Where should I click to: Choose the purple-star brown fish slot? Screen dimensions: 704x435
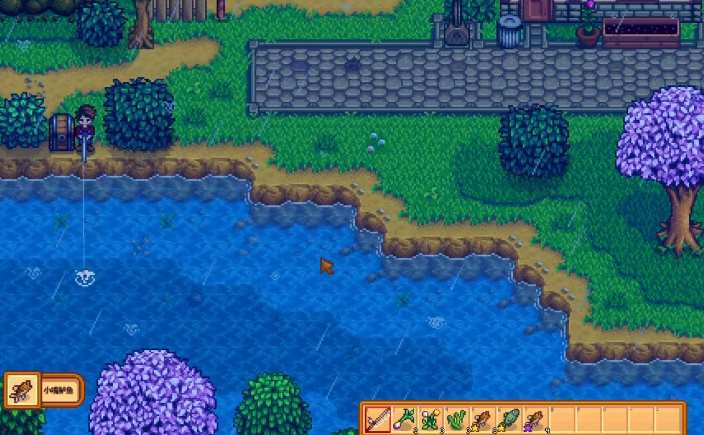[534, 419]
